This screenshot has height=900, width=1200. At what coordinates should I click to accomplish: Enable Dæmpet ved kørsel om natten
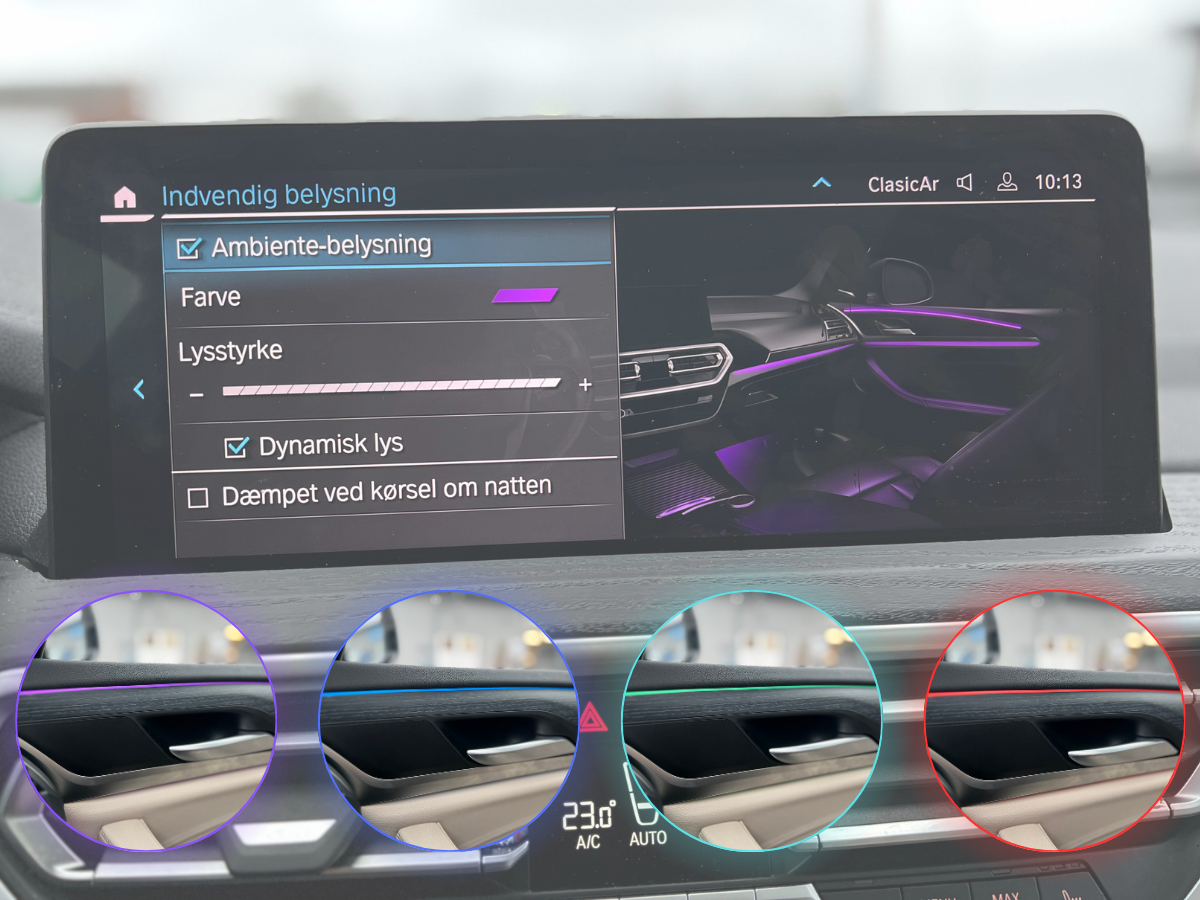pyautogui.click(x=198, y=497)
